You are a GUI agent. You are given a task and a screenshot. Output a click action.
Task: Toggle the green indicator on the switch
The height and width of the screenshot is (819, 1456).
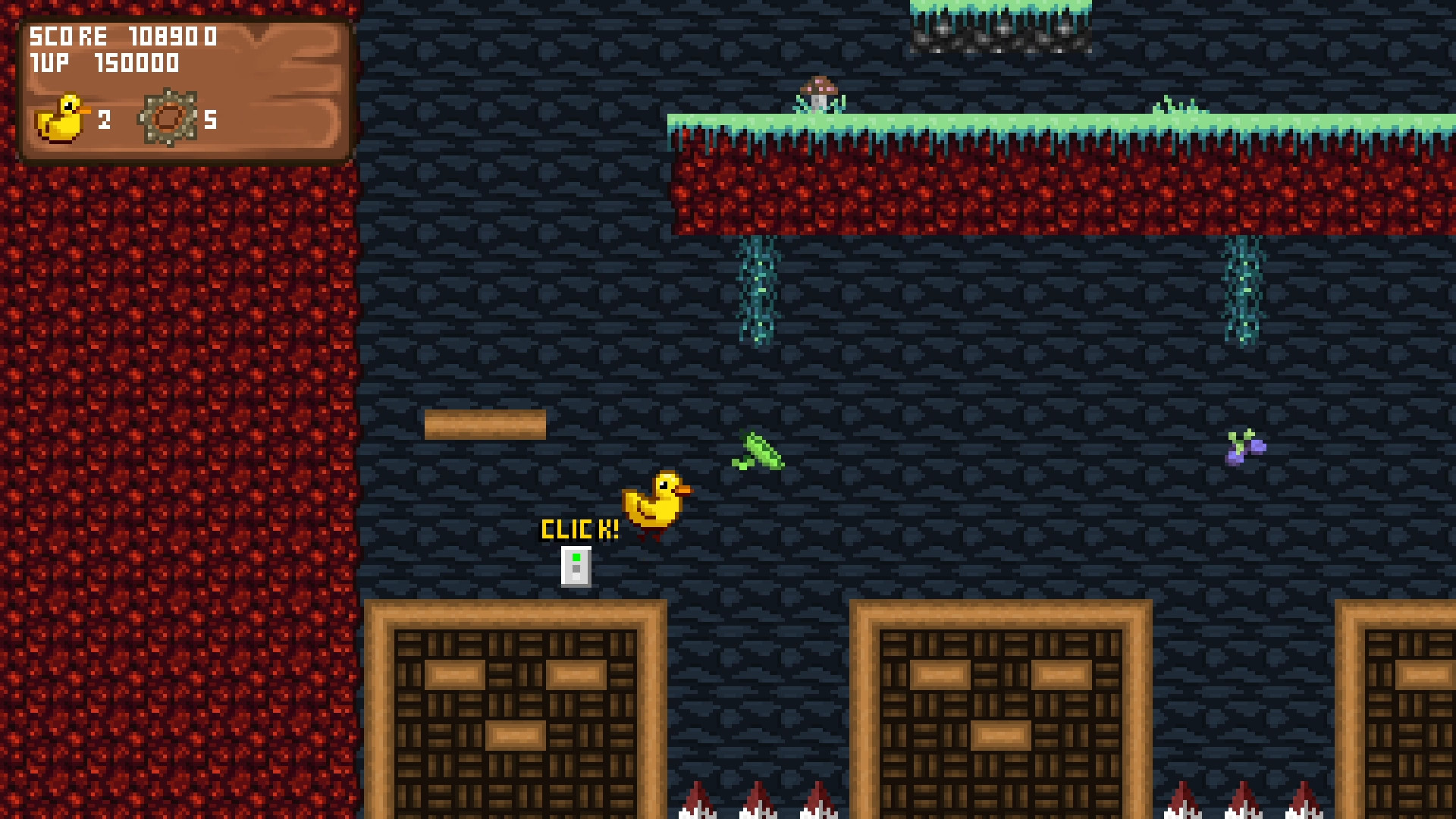pyautogui.click(x=576, y=557)
